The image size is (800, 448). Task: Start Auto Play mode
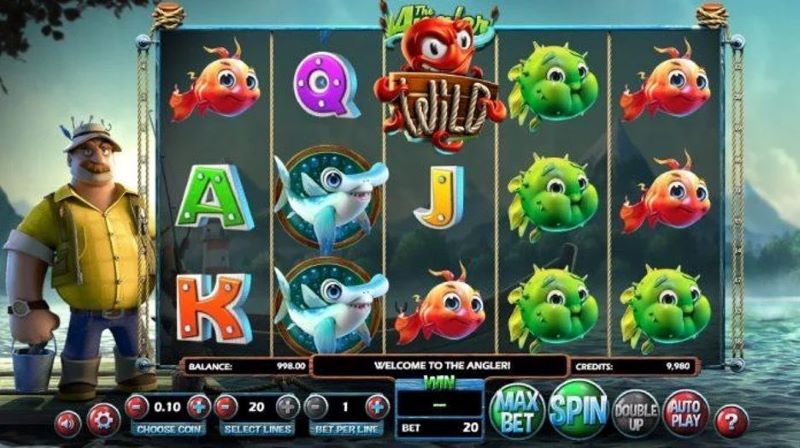point(685,410)
